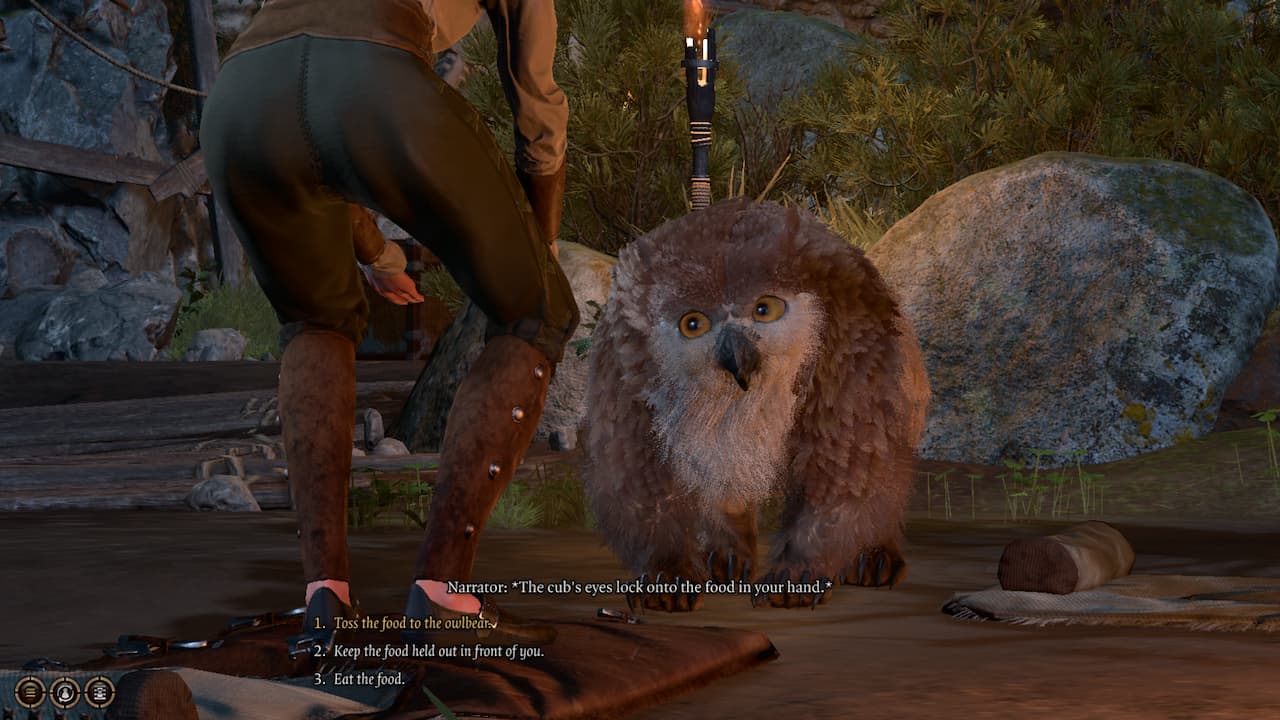This screenshot has height=720, width=1280.
Task: Open the dialogue history log icon
Action: tap(29, 691)
